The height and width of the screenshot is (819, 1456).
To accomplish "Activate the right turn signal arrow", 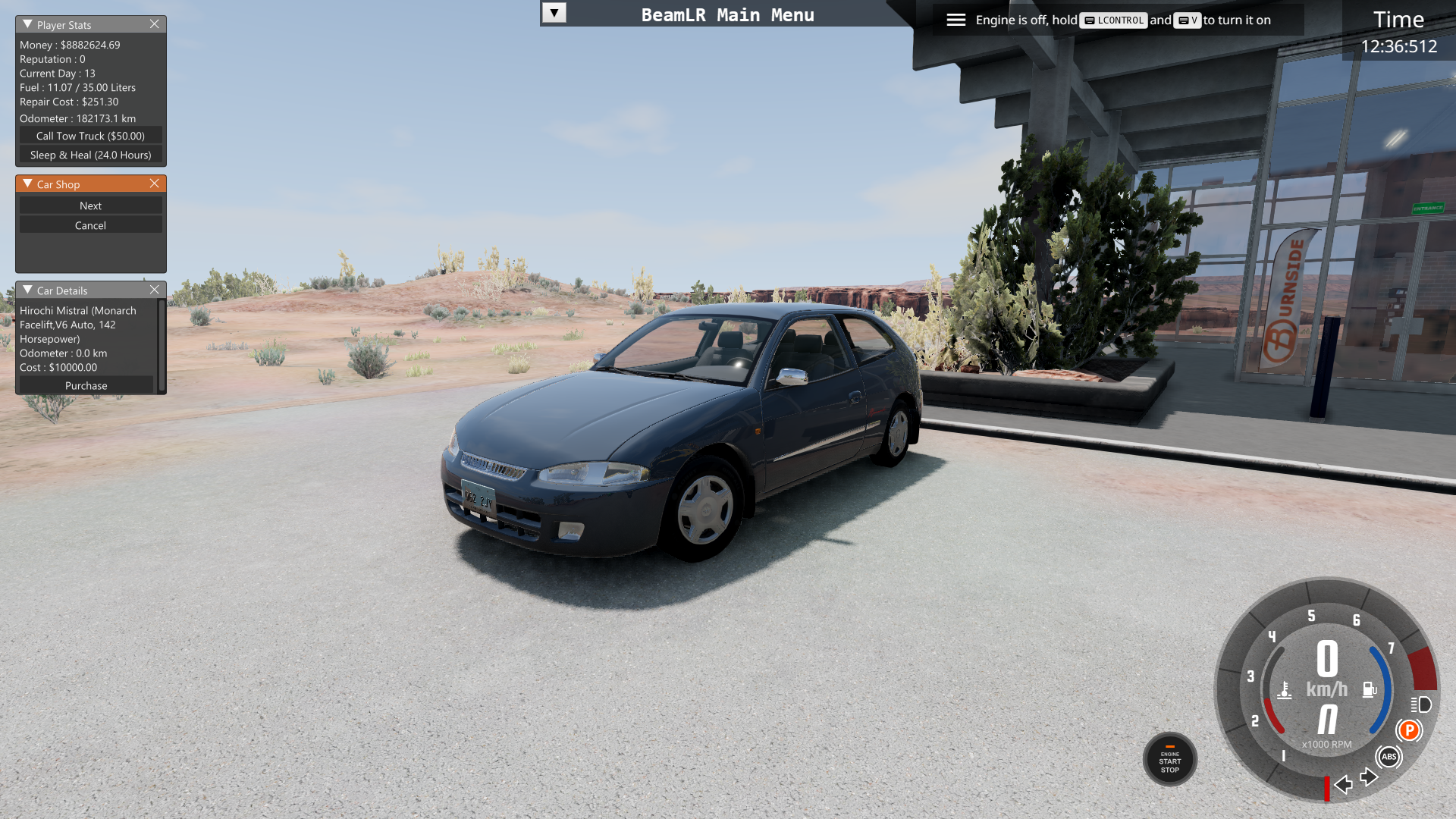I will coord(1368,777).
